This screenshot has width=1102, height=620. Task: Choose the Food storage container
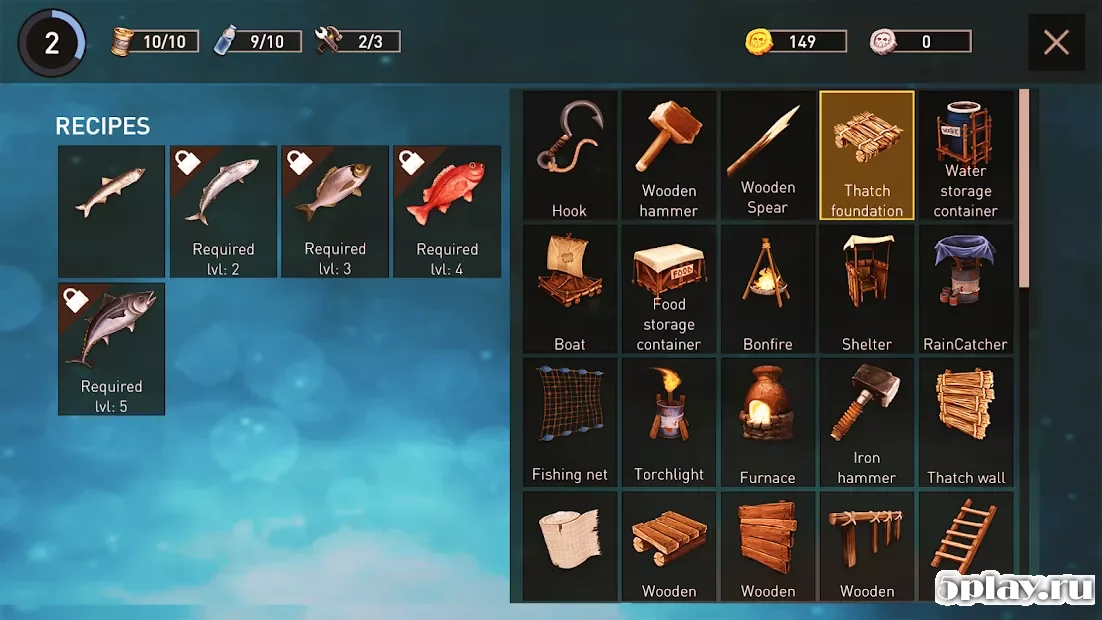click(669, 289)
